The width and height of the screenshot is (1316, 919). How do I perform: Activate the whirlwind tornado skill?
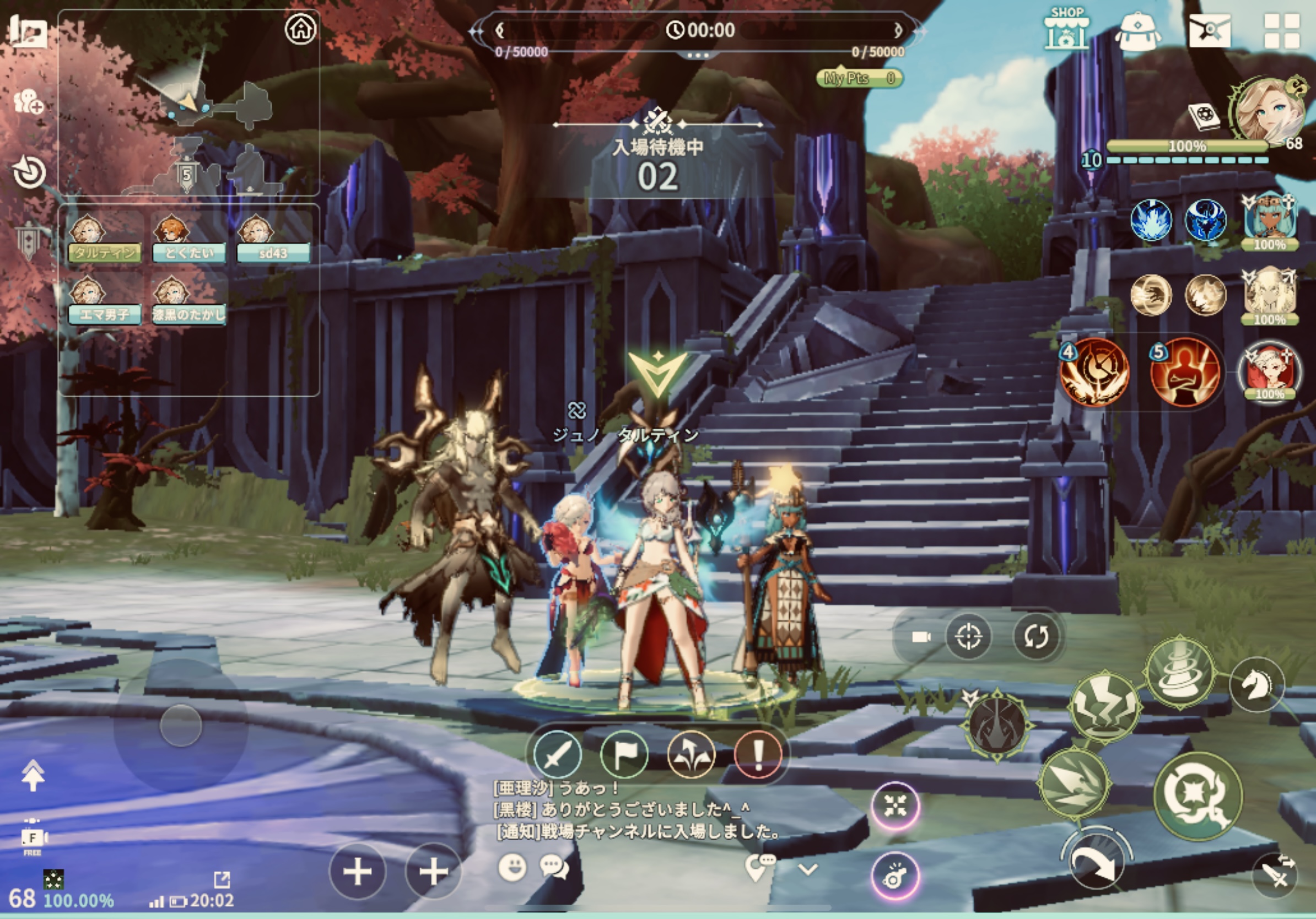[x=1179, y=671]
